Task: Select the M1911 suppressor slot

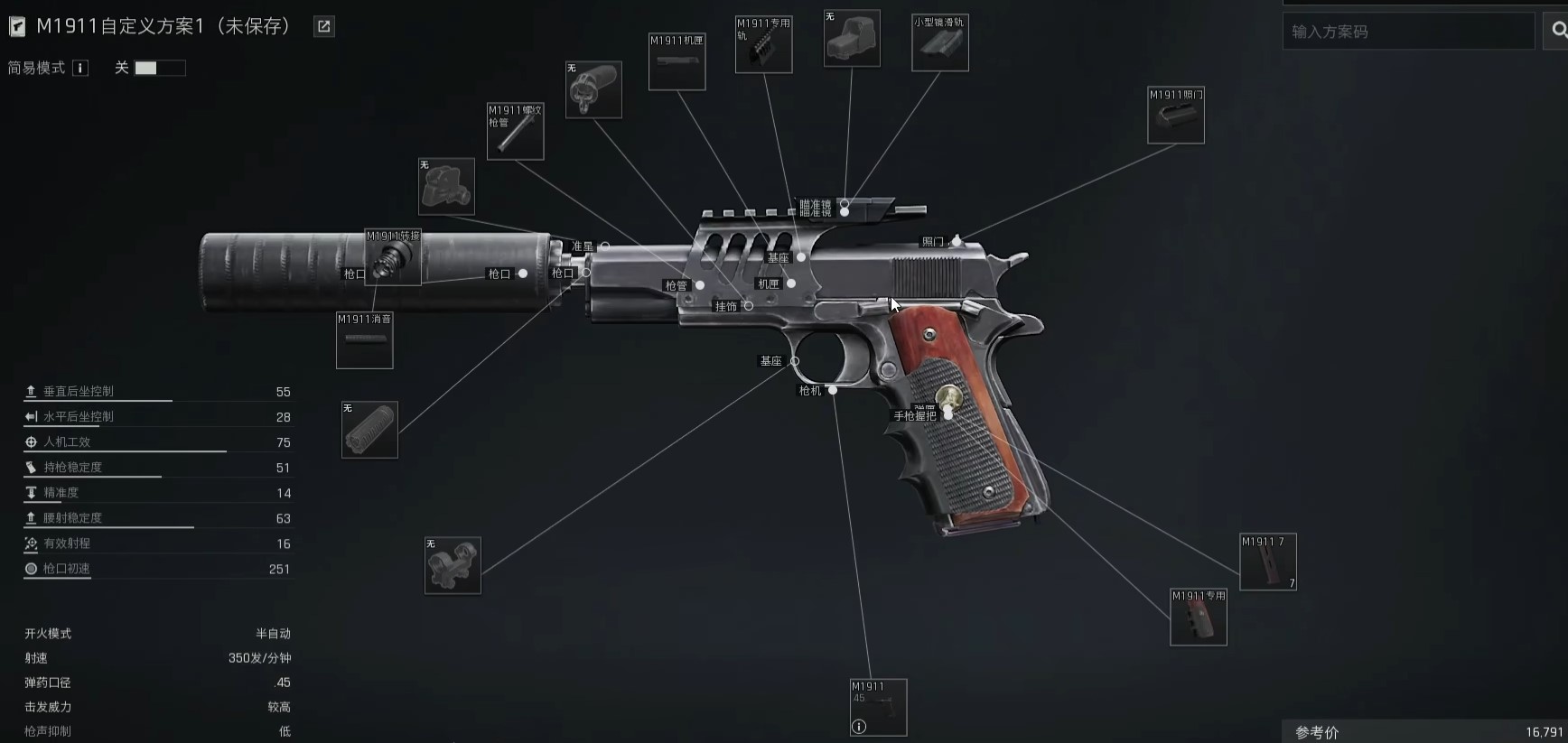Action: (x=364, y=340)
